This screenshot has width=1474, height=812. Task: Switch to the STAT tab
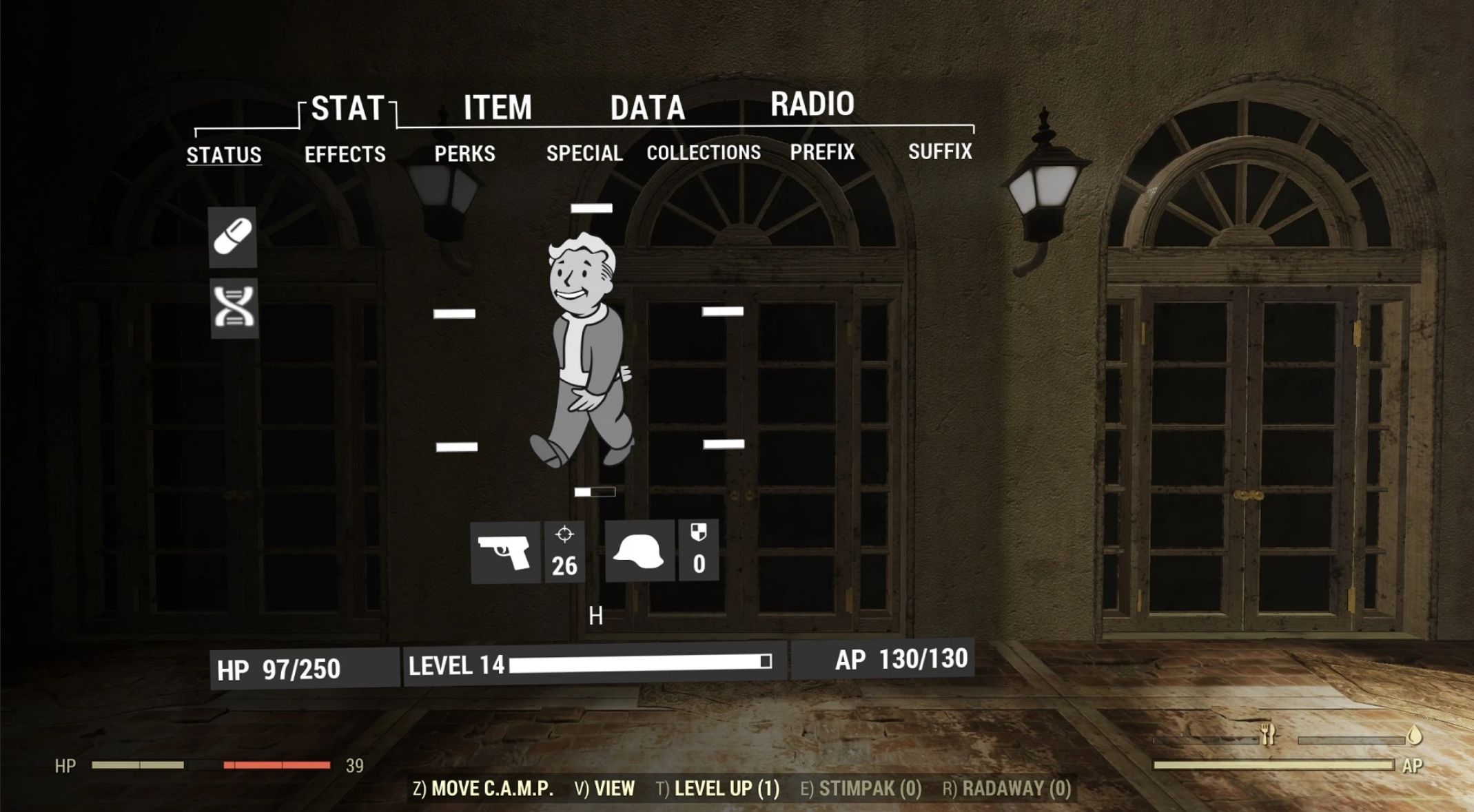coord(347,109)
